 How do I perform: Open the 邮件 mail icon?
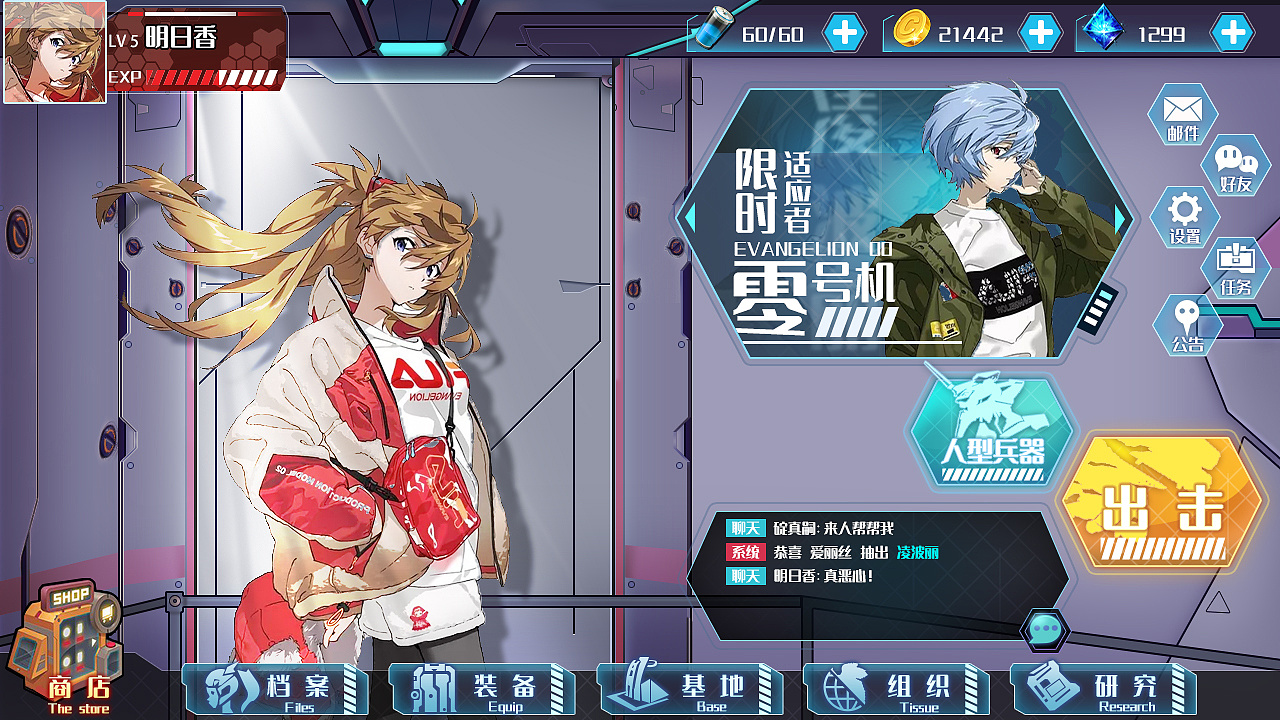[1182, 114]
